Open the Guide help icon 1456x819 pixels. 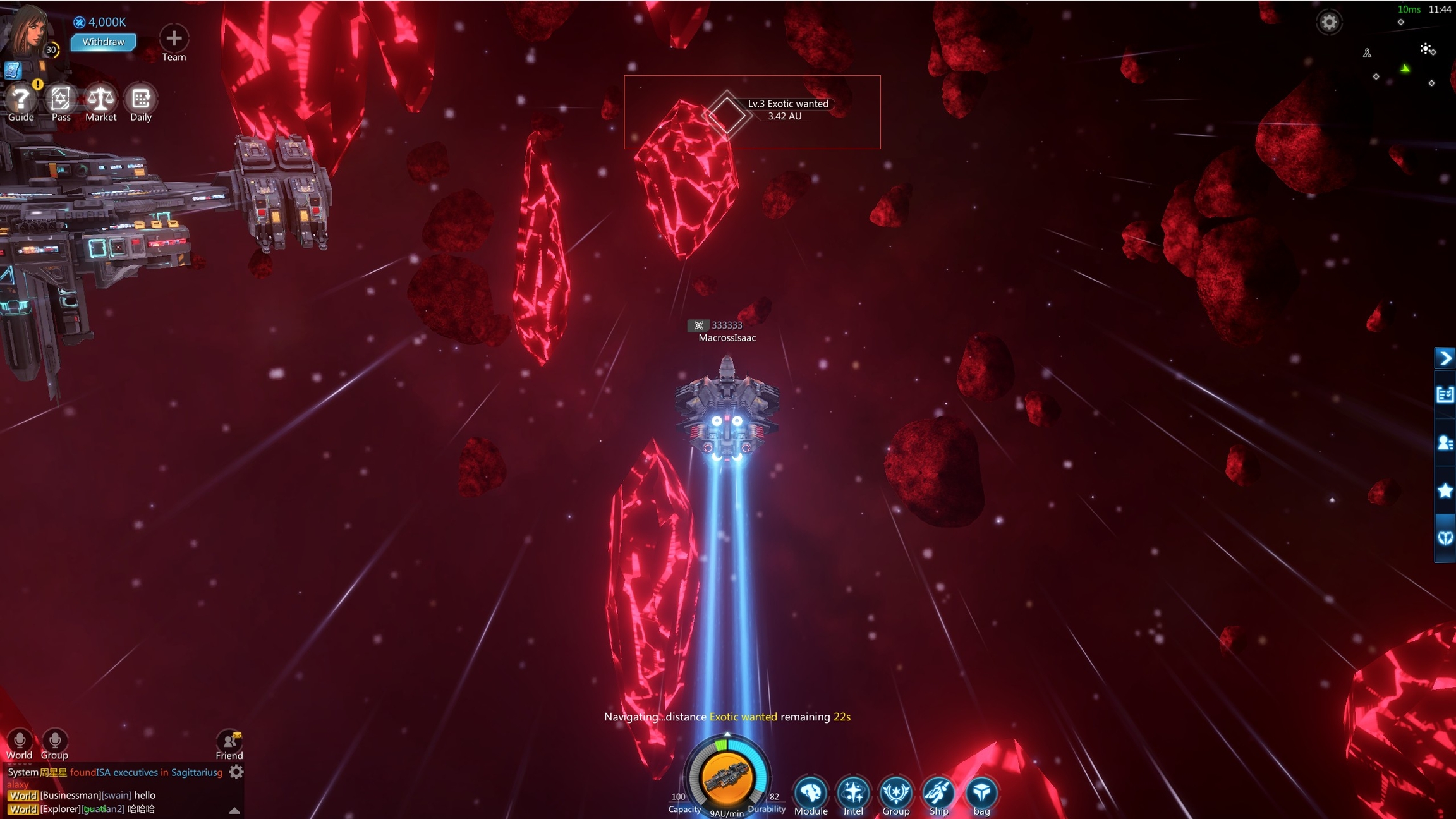pos(20,99)
